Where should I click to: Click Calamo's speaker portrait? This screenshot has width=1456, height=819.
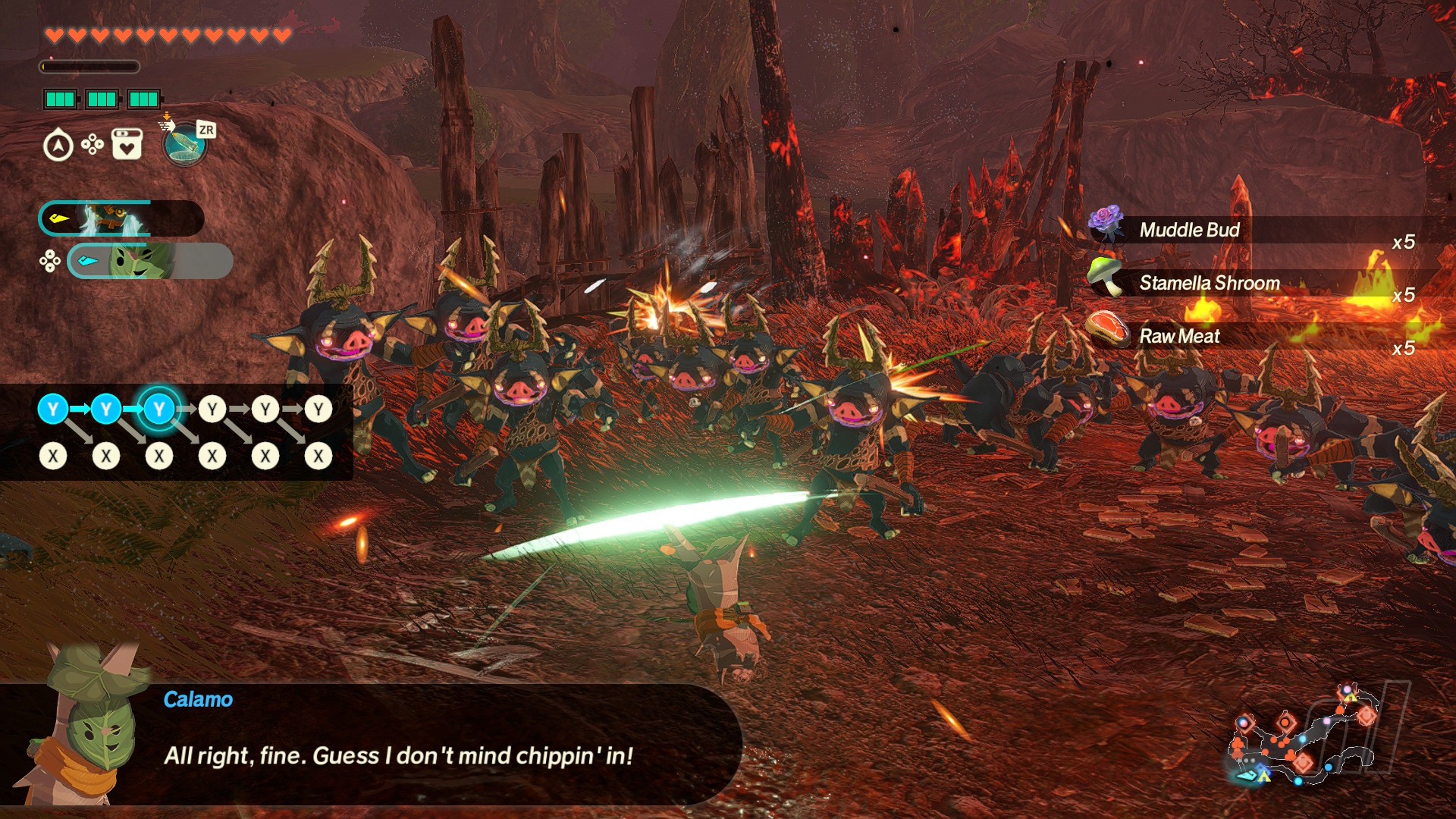click(x=83, y=728)
